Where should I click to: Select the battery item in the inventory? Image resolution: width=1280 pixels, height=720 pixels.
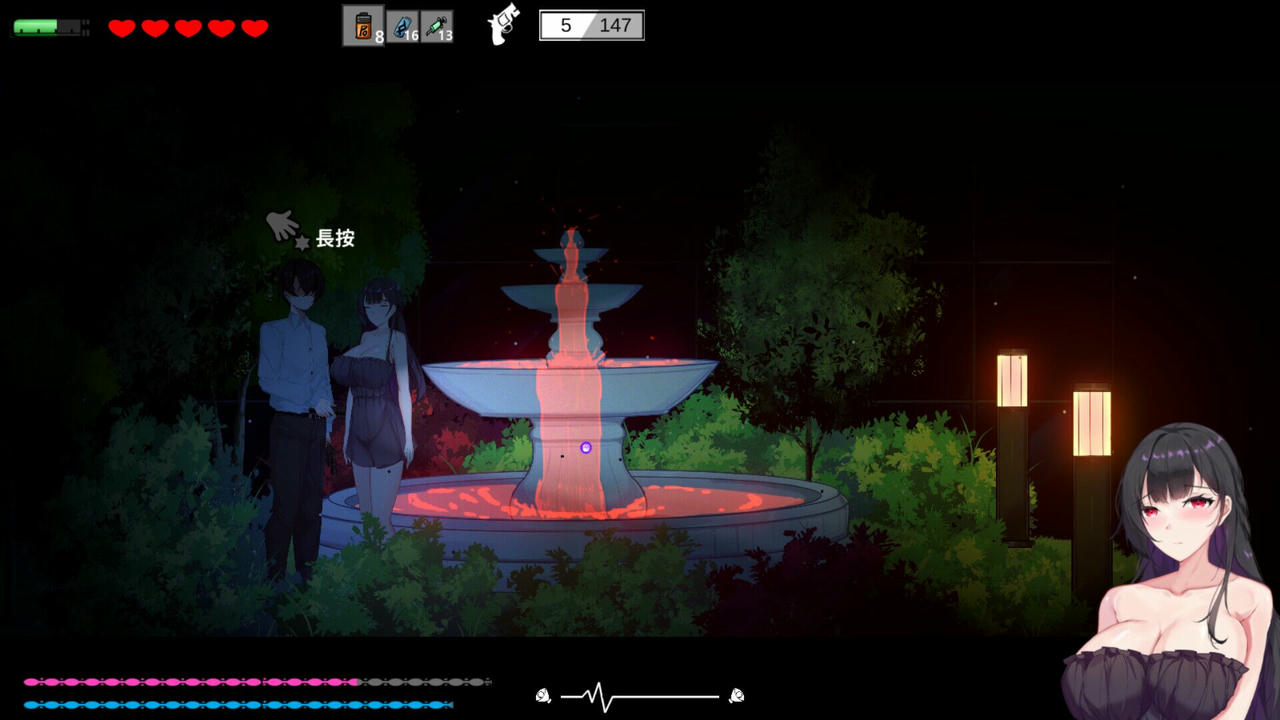[x=364, y=25]
